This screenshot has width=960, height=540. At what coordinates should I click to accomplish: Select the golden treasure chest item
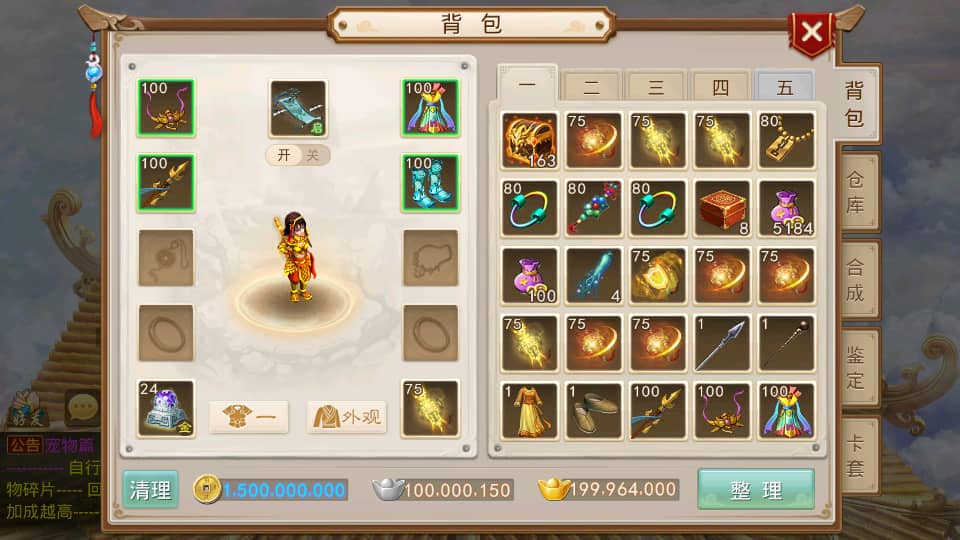530,140
